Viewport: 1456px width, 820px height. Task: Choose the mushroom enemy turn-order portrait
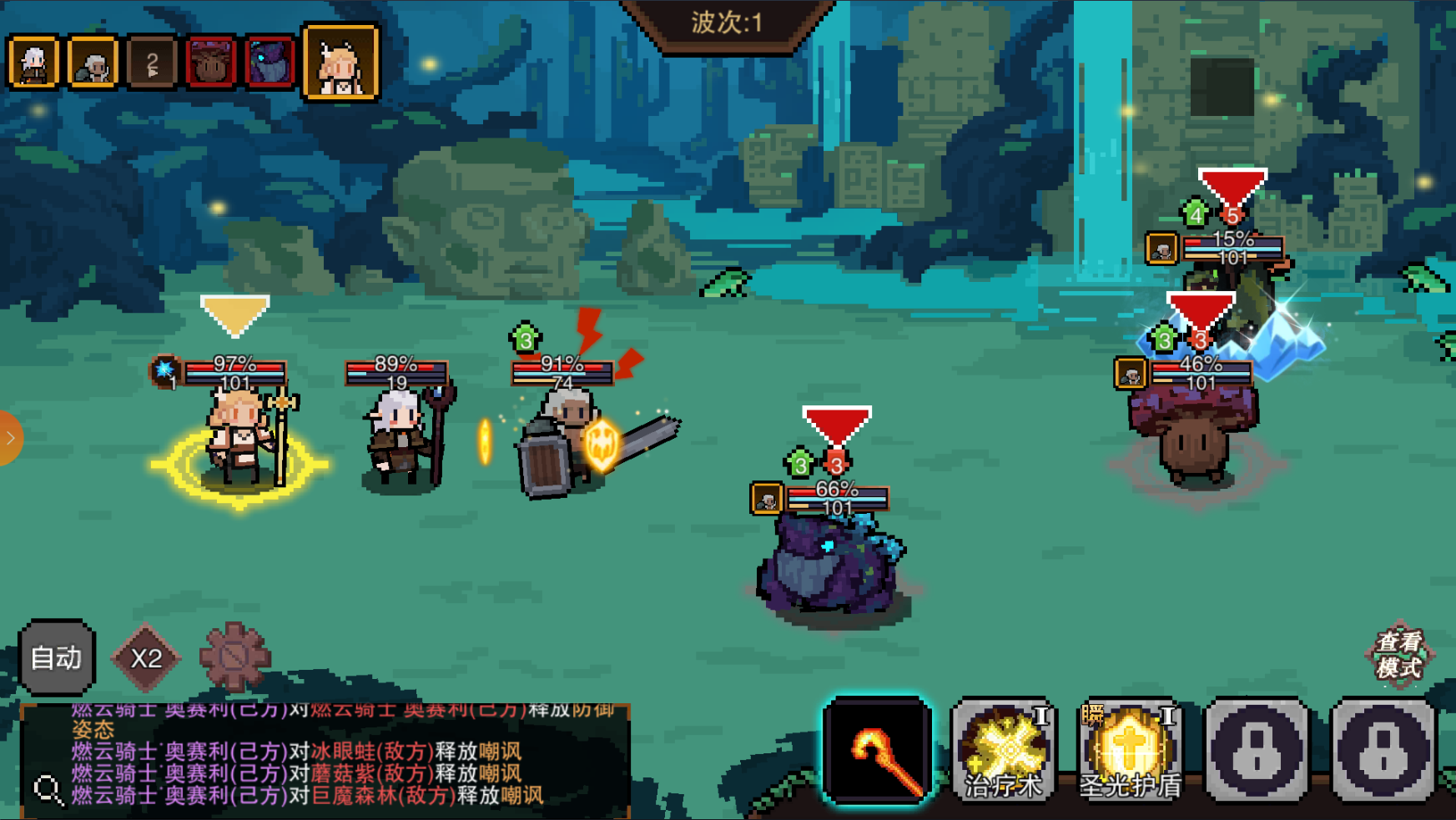point(210,63)
